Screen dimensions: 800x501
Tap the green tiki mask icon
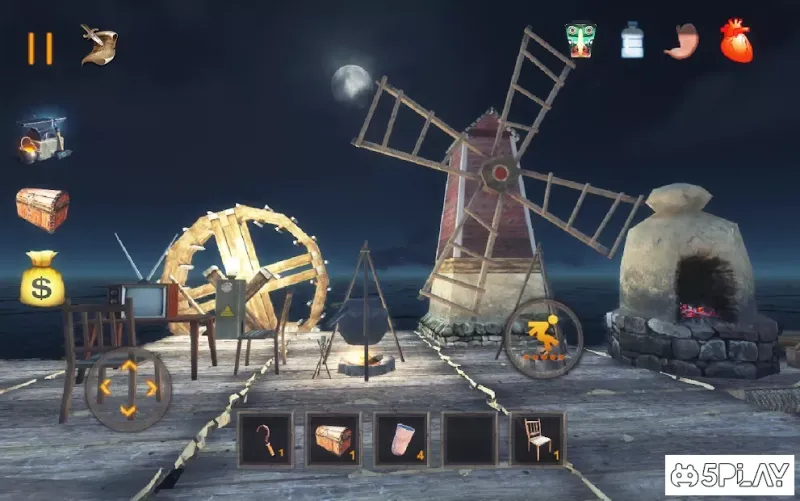coord(580,41)
